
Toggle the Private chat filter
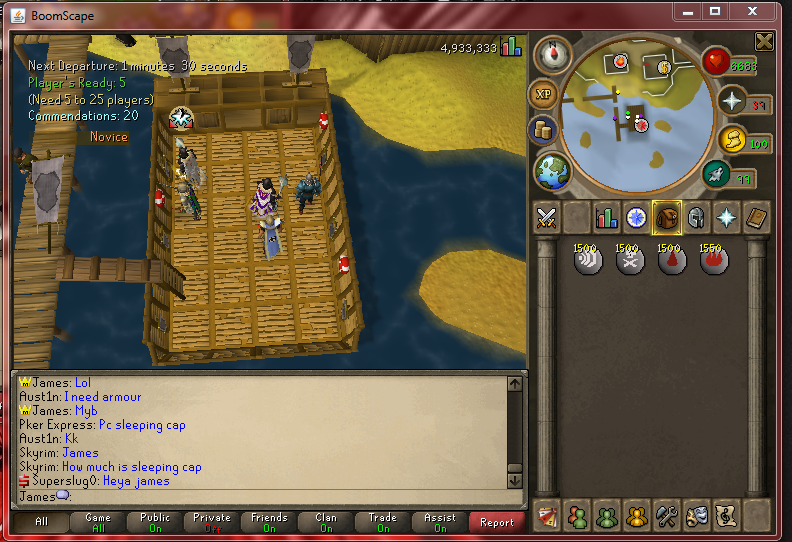pos(212,522)
